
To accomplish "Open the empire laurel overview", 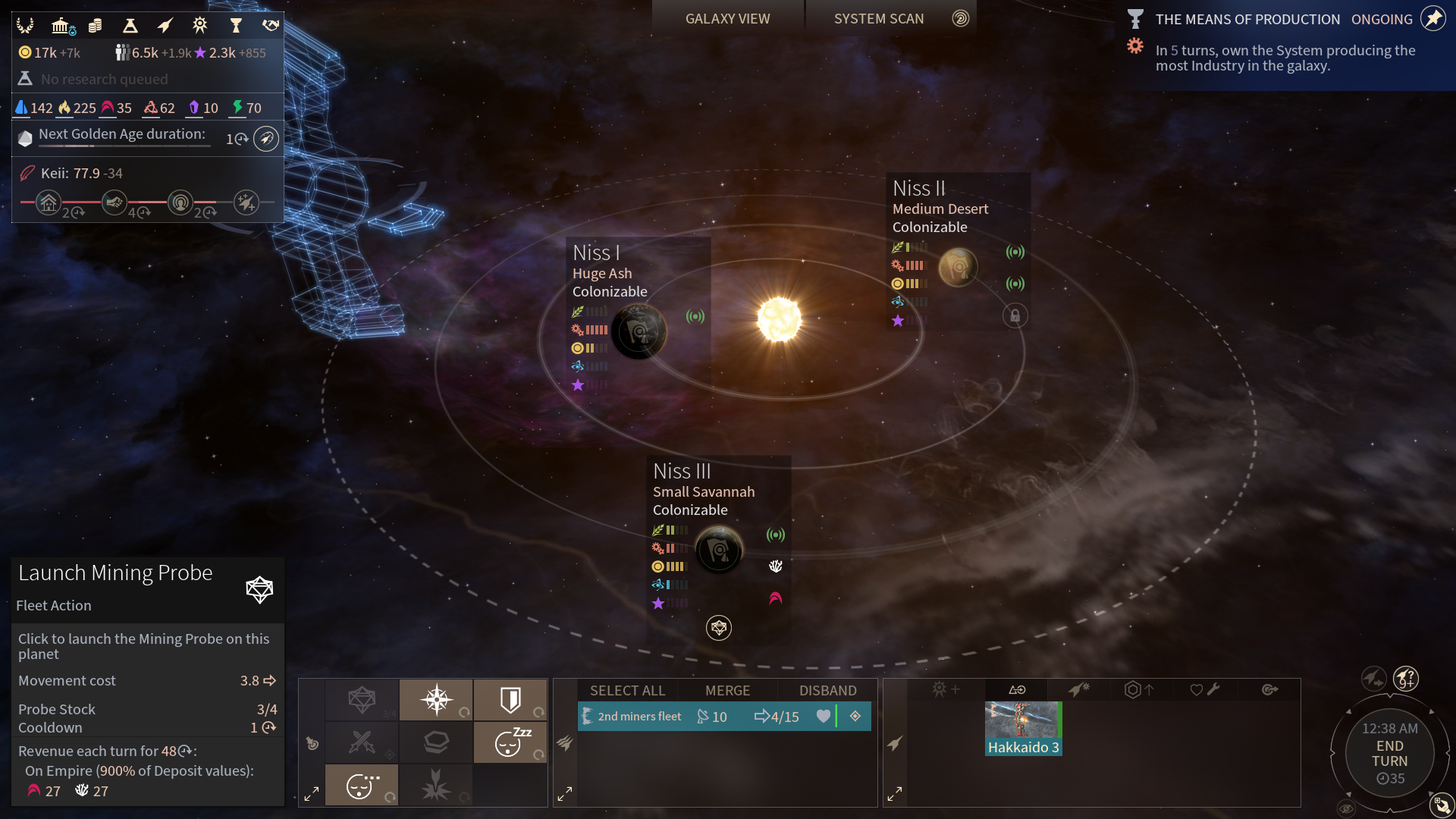I will pos(25,26).
